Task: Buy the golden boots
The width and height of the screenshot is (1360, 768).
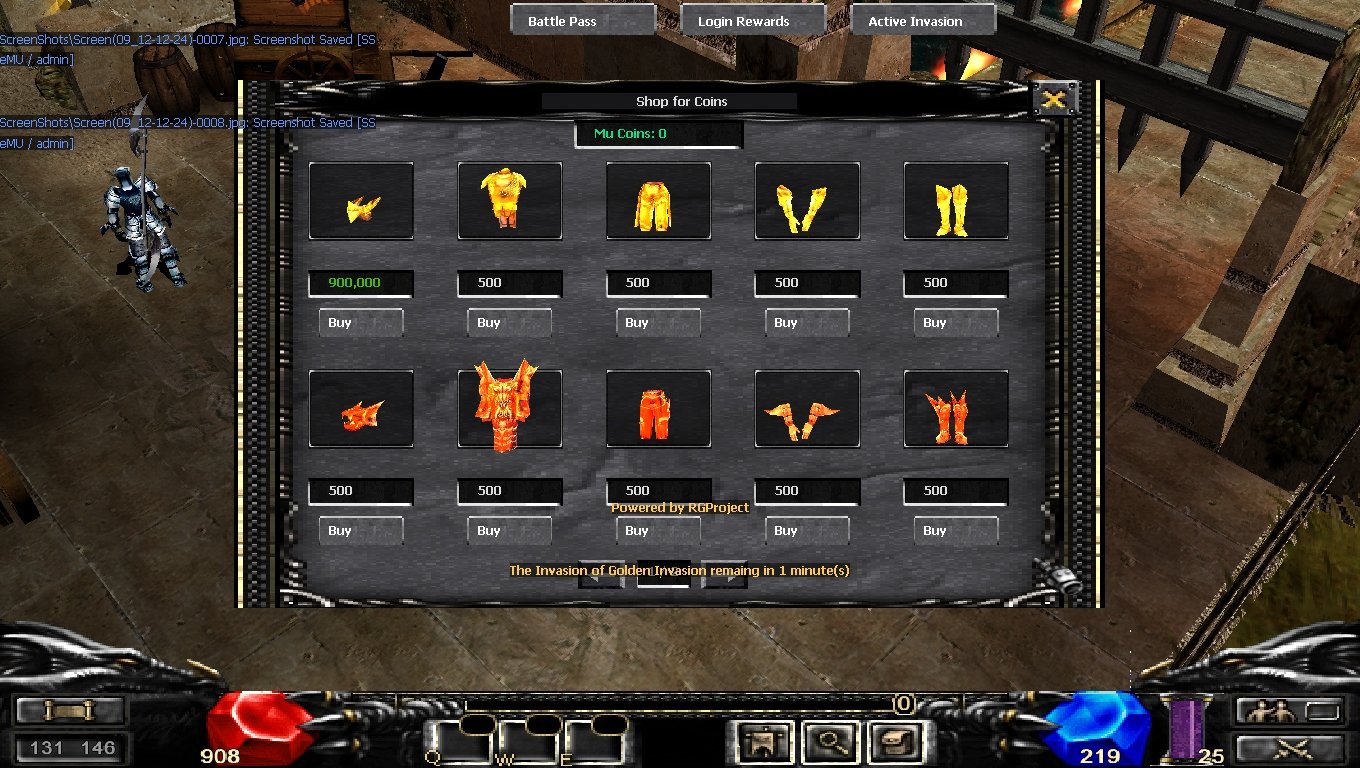Action: coord(956,322)
